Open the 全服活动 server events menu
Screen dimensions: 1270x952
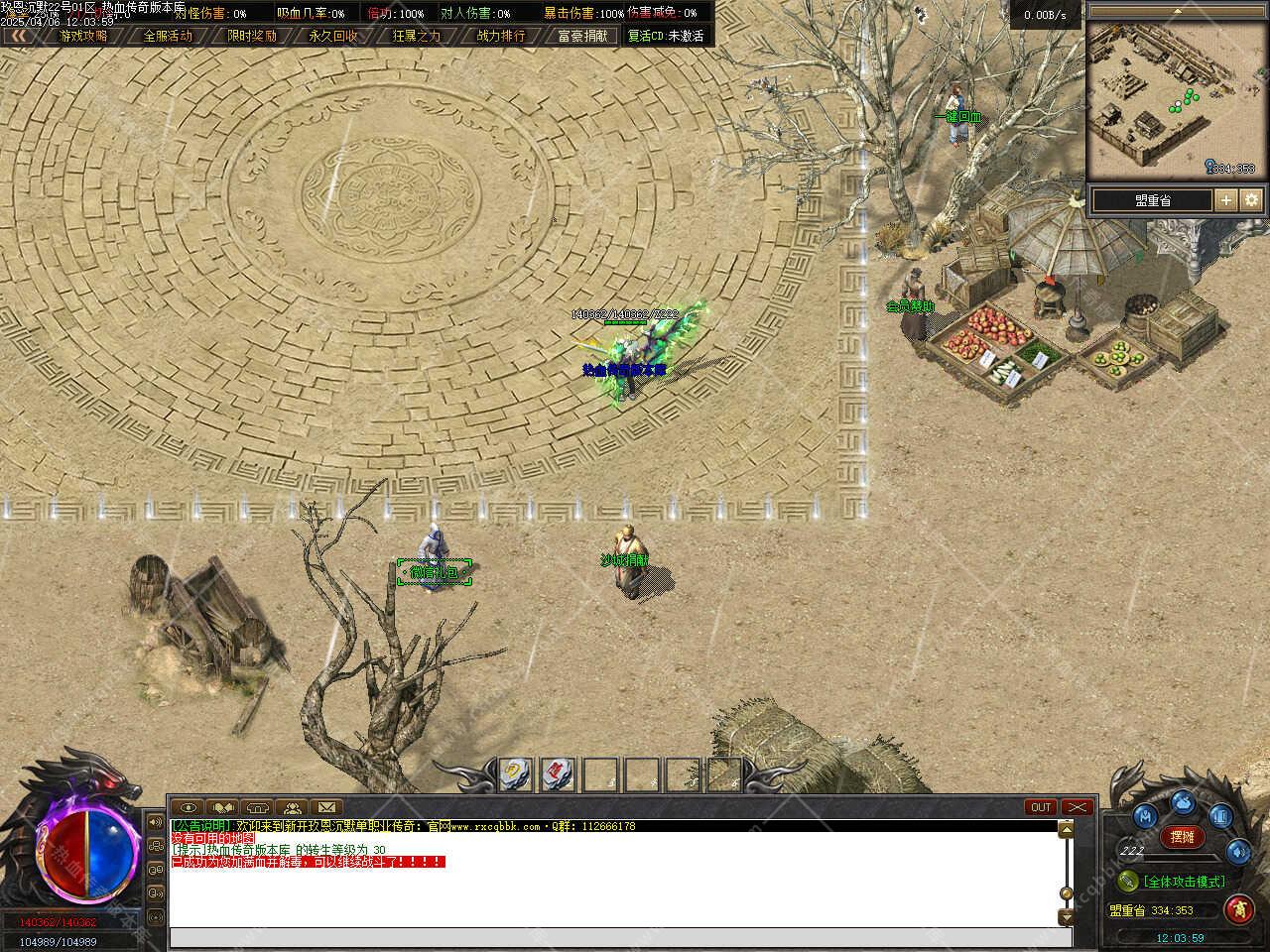[x=168, y=36]
